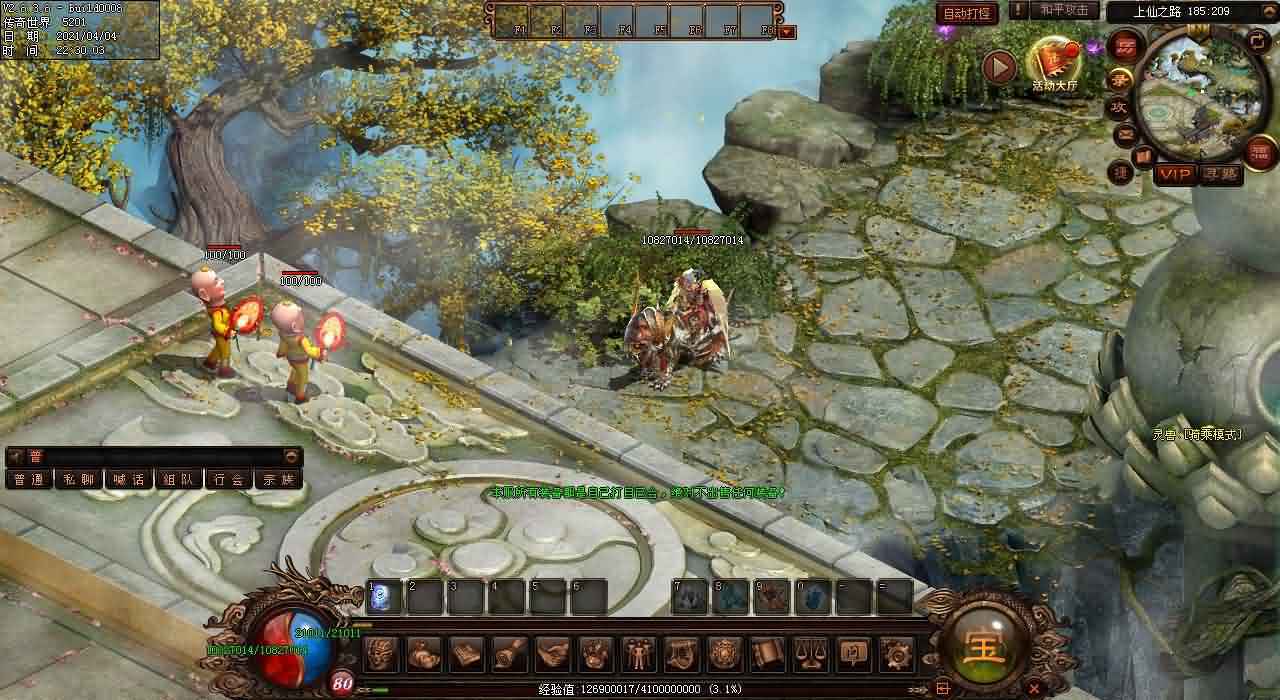Toggle the 自动打怪 auto-fight button
Viewport: 1280px width, 700px height.
[x=967, y=14]
